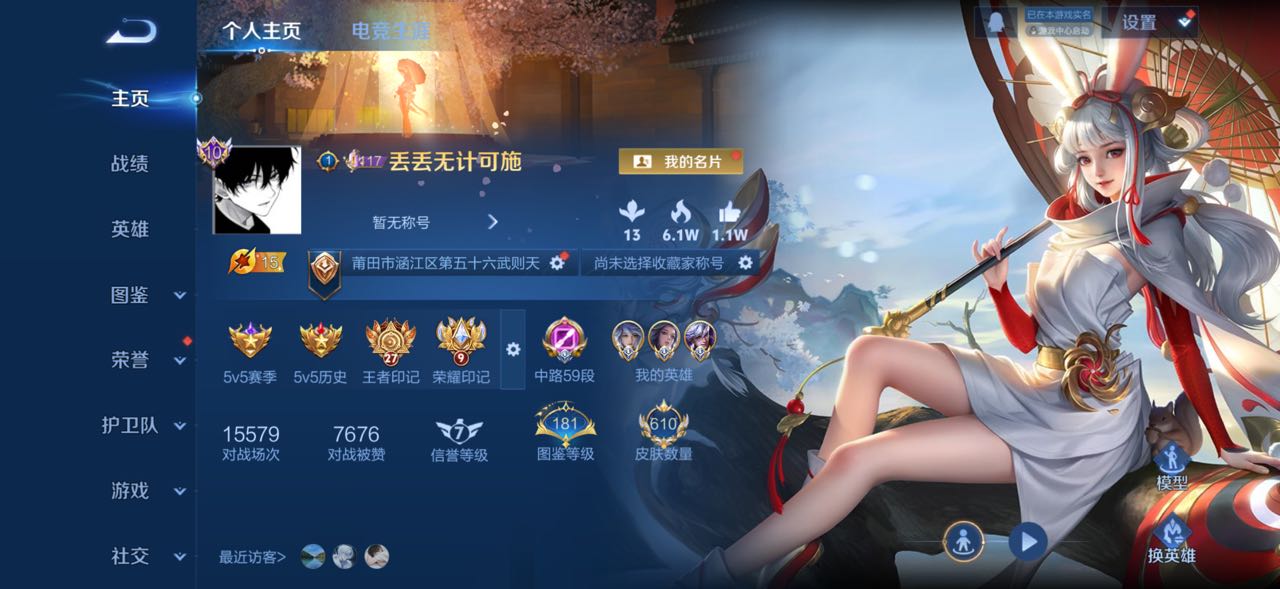Open 我的英雄 hero showcase
The height and width of the screenshot is (589, 1280).
tap(663, 351)
